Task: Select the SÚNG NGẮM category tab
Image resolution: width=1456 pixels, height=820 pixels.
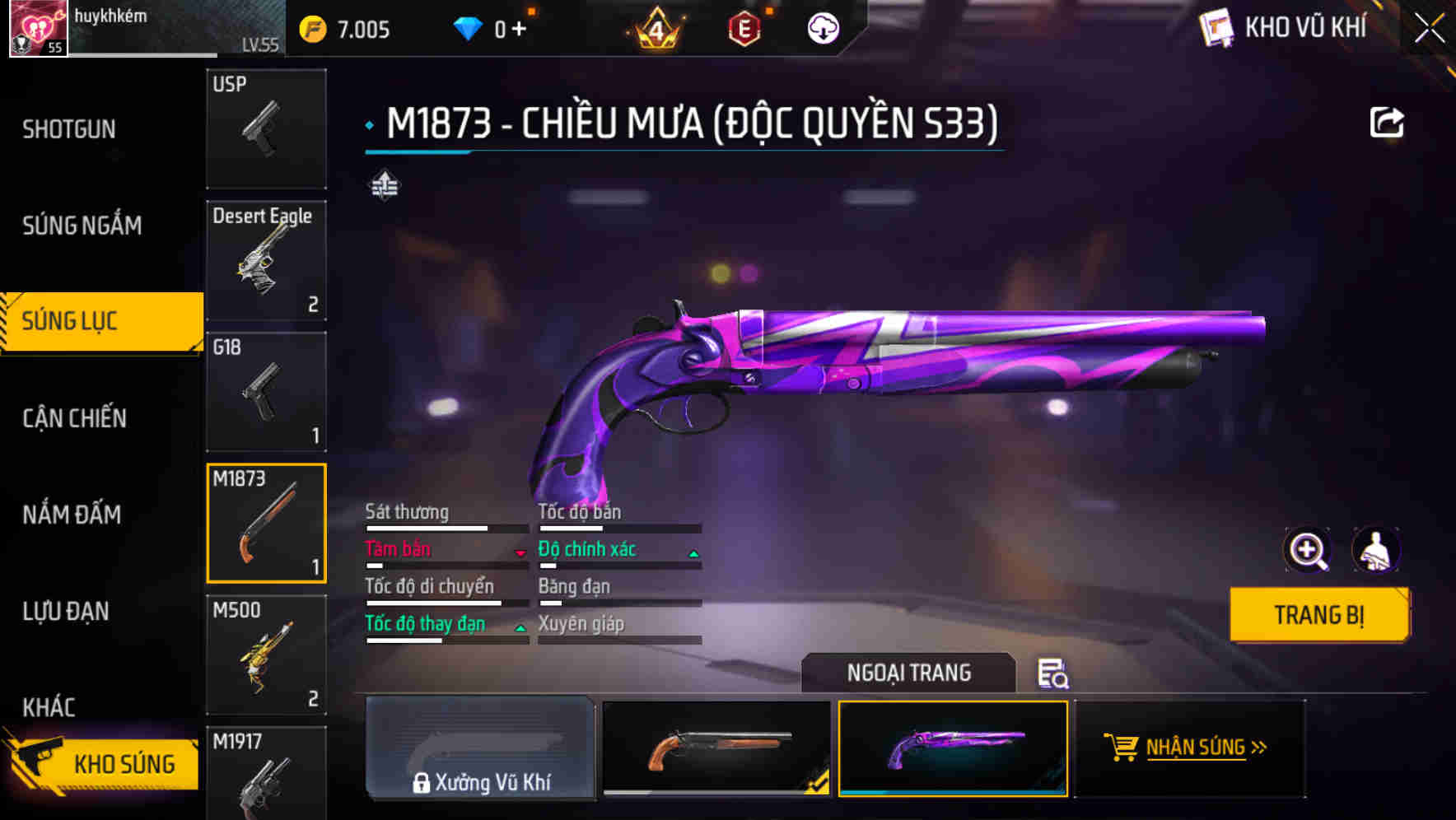Action: (82, 225)
